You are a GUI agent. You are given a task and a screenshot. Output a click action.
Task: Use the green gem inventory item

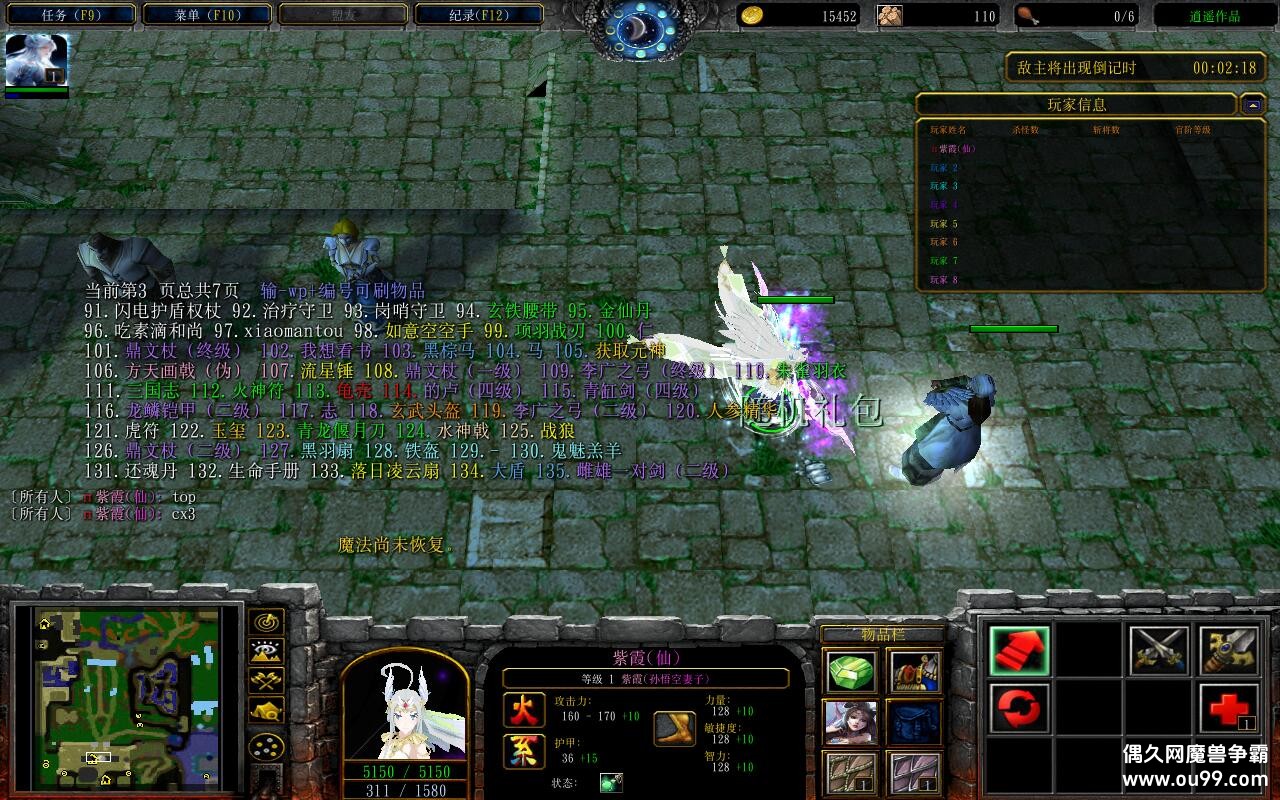pos(852,672)
